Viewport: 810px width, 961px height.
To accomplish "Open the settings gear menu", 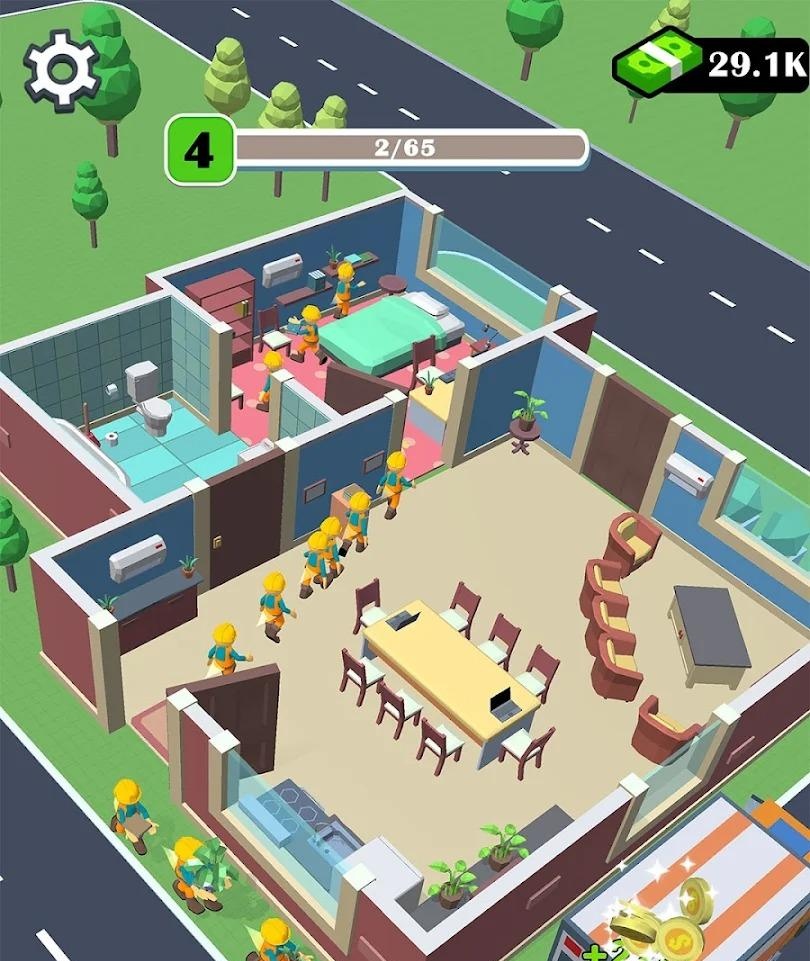I will click(62, 68).
